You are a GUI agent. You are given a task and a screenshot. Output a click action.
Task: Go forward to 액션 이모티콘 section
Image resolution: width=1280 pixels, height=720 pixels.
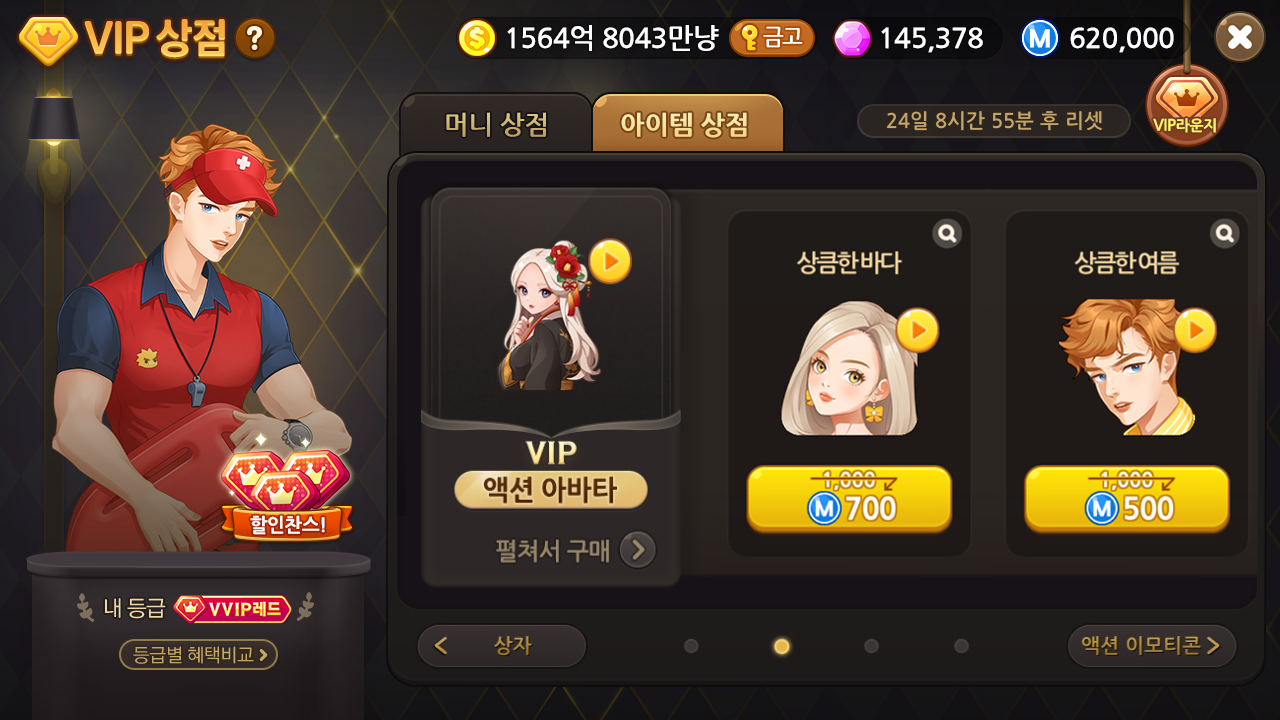1152,646
